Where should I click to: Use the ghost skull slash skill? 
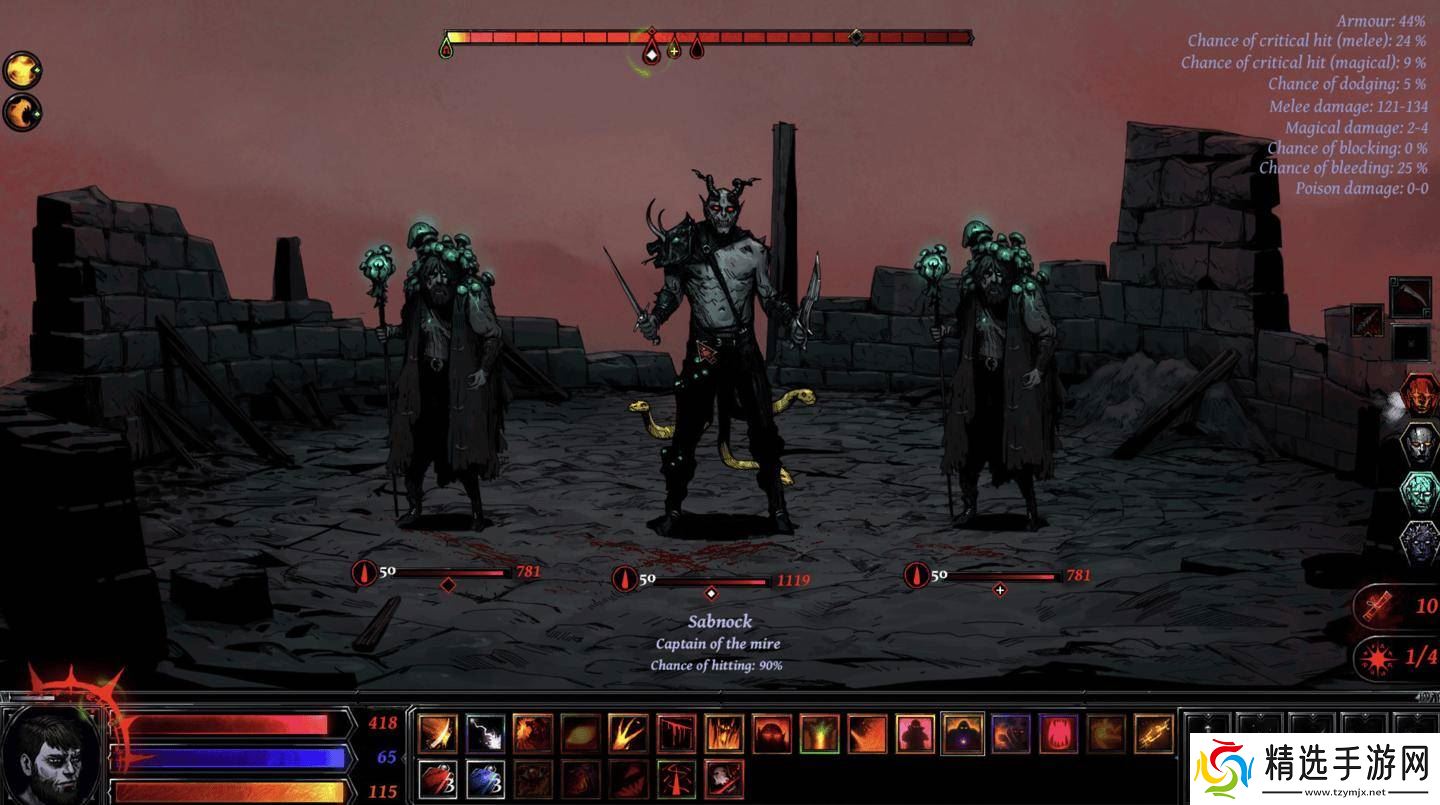pos(724,779)
